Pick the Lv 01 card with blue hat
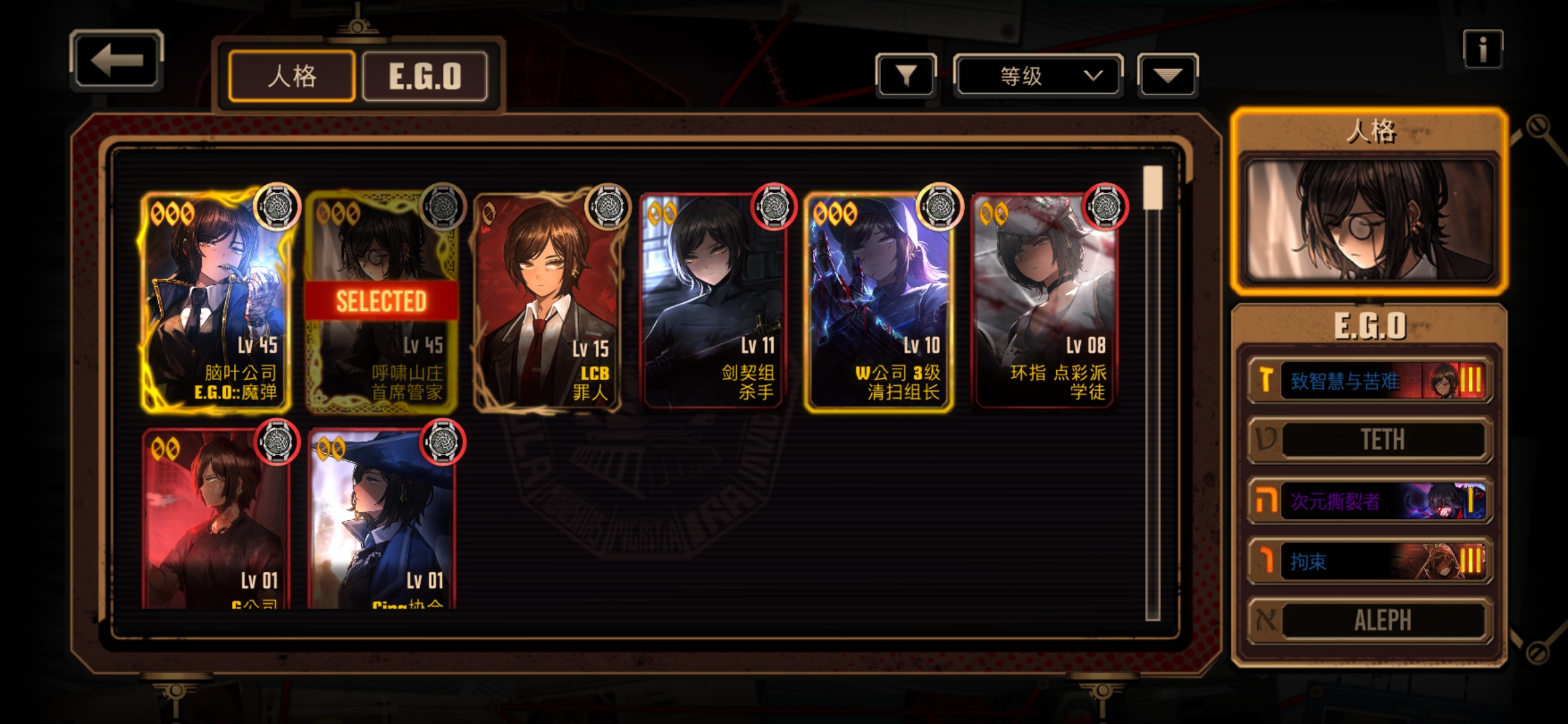The height and width of the screenshot is (724, 1568). pyautogui.click(x=381, y=520)
